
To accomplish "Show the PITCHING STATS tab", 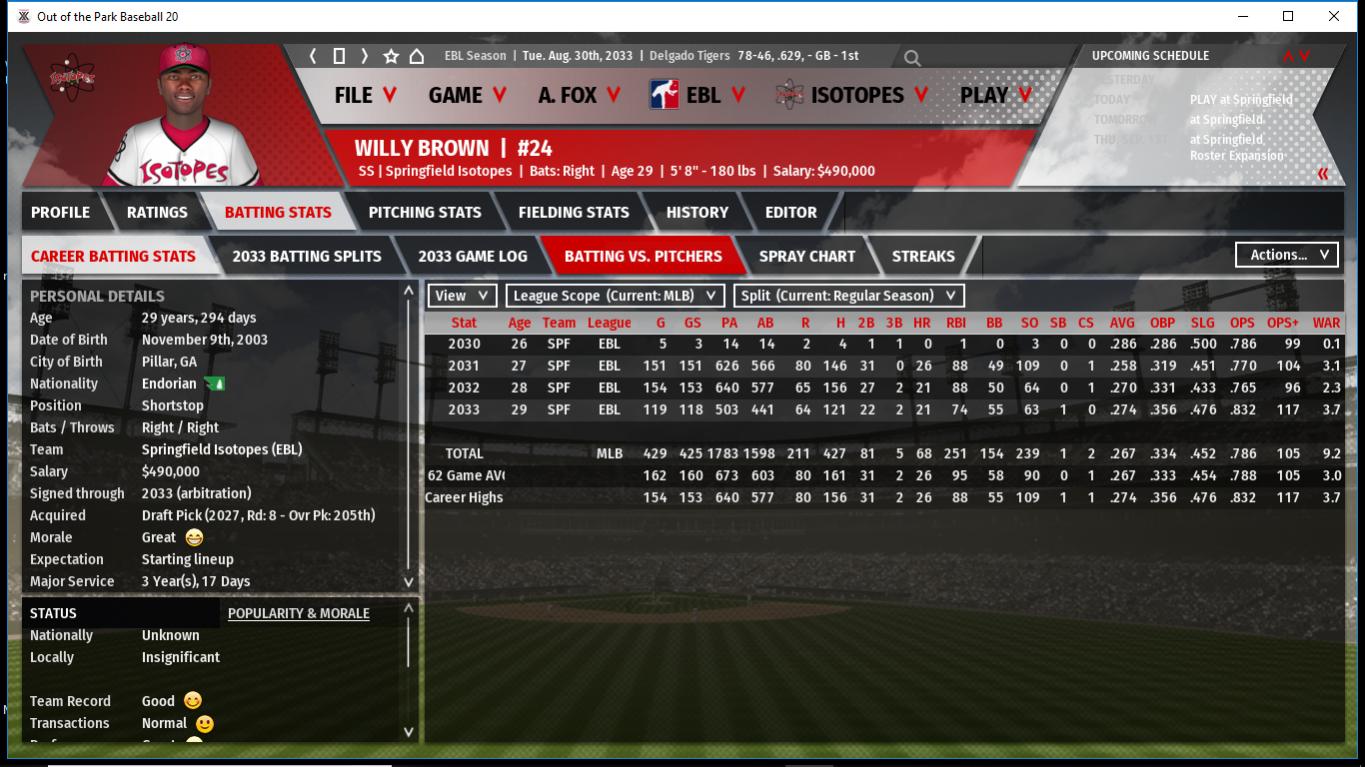I will tap(424, 212).
